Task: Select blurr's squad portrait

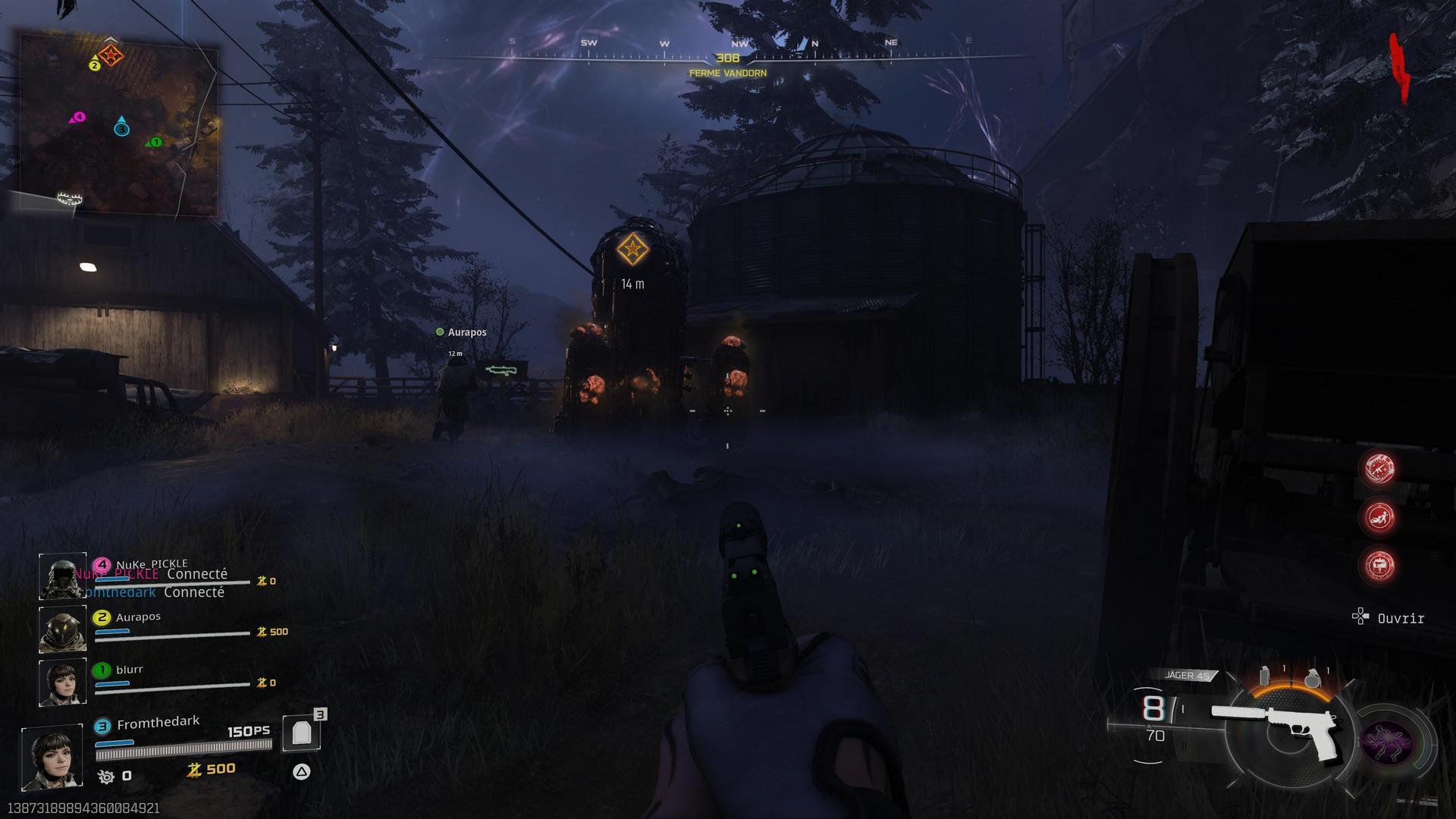Action: (x=62, y=682)
